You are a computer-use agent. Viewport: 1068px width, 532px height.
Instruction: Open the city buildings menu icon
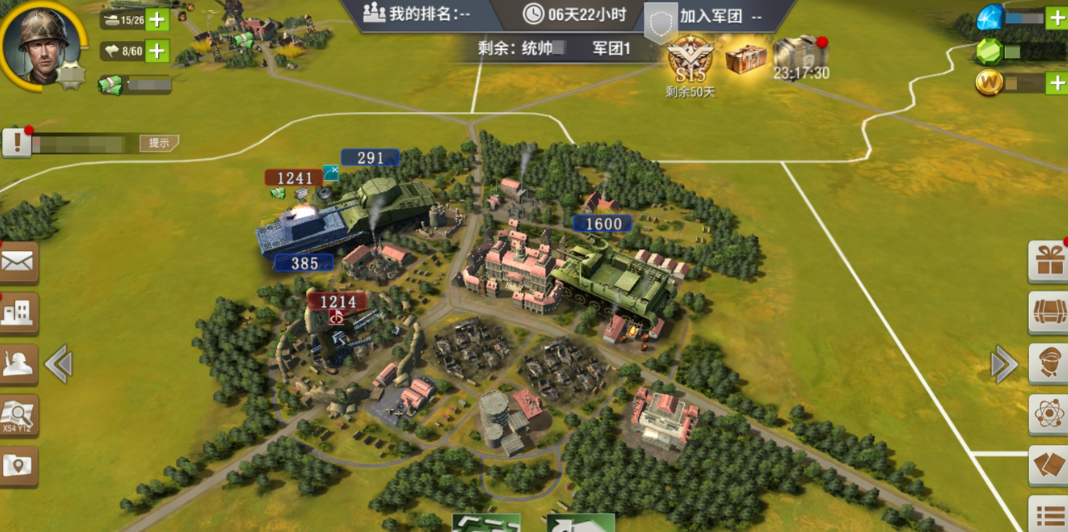18,314
